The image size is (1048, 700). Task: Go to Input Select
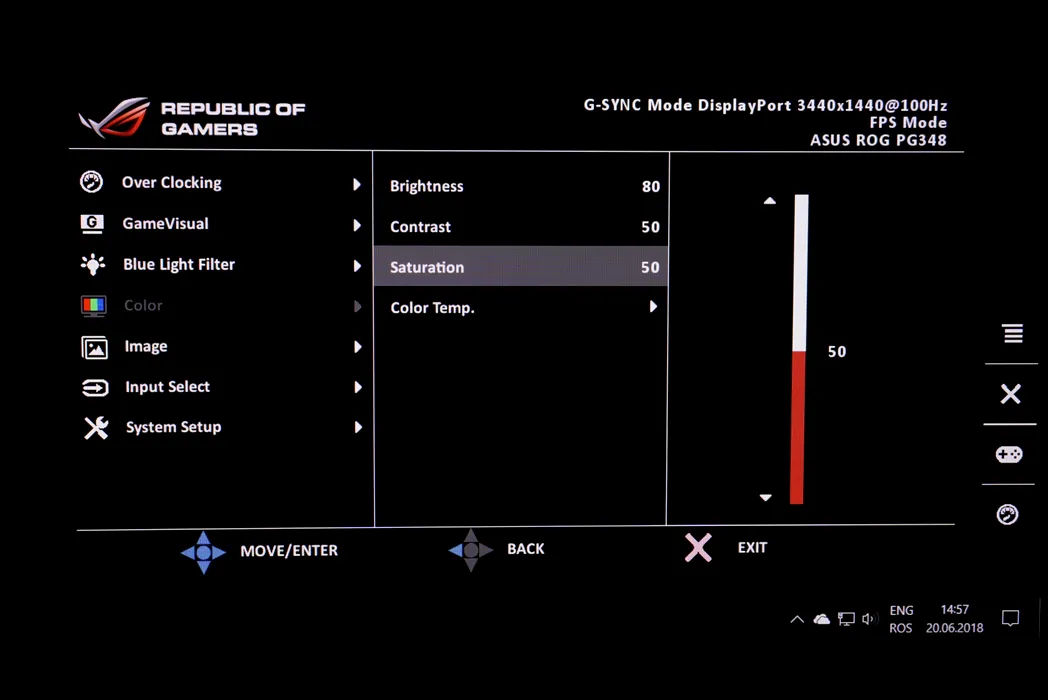click(167, 387)
